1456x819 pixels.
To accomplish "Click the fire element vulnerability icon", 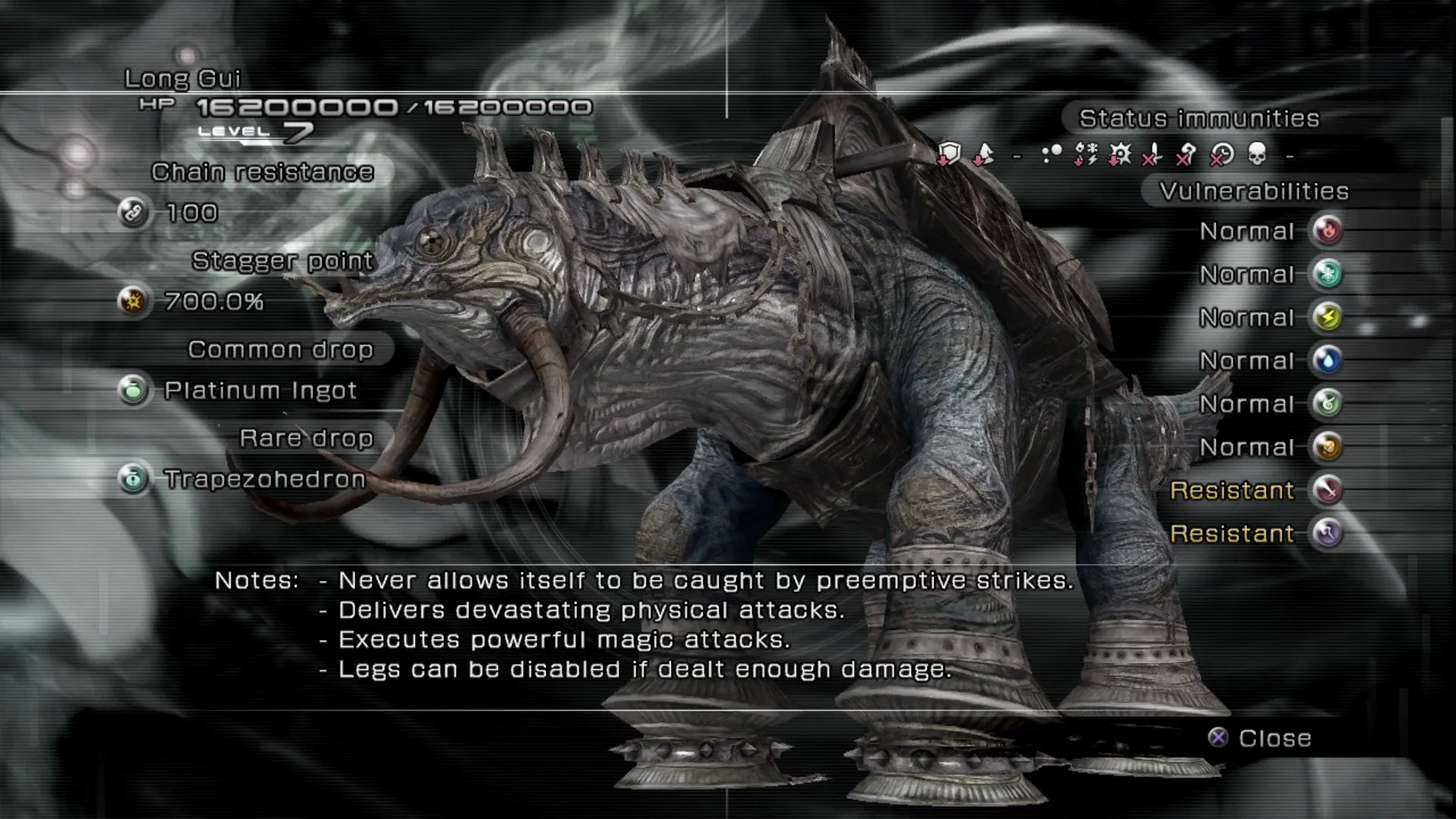I will pyautogui.click(x=1327, y=231).
